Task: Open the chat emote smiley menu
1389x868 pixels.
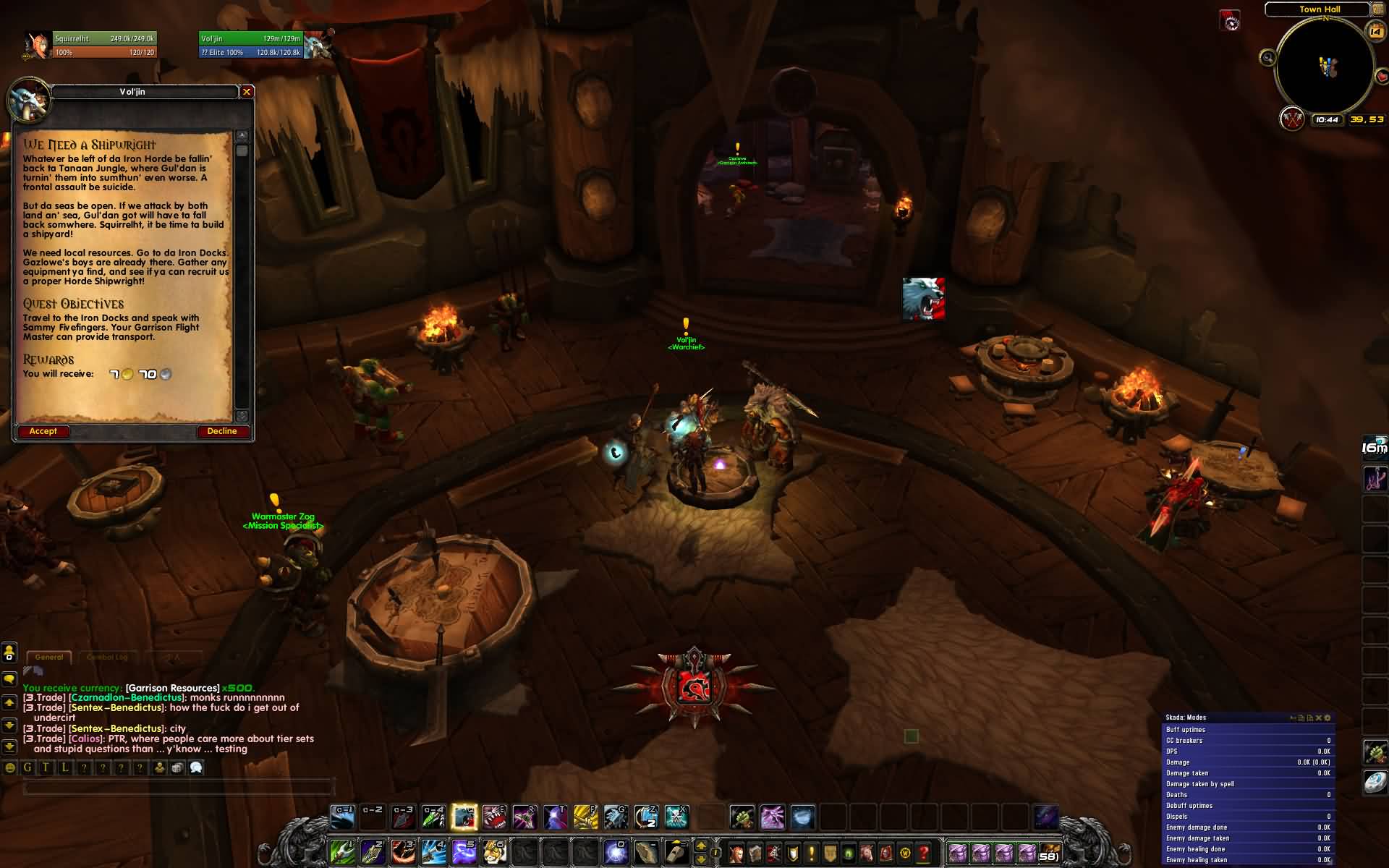Action: pos(9,768)
